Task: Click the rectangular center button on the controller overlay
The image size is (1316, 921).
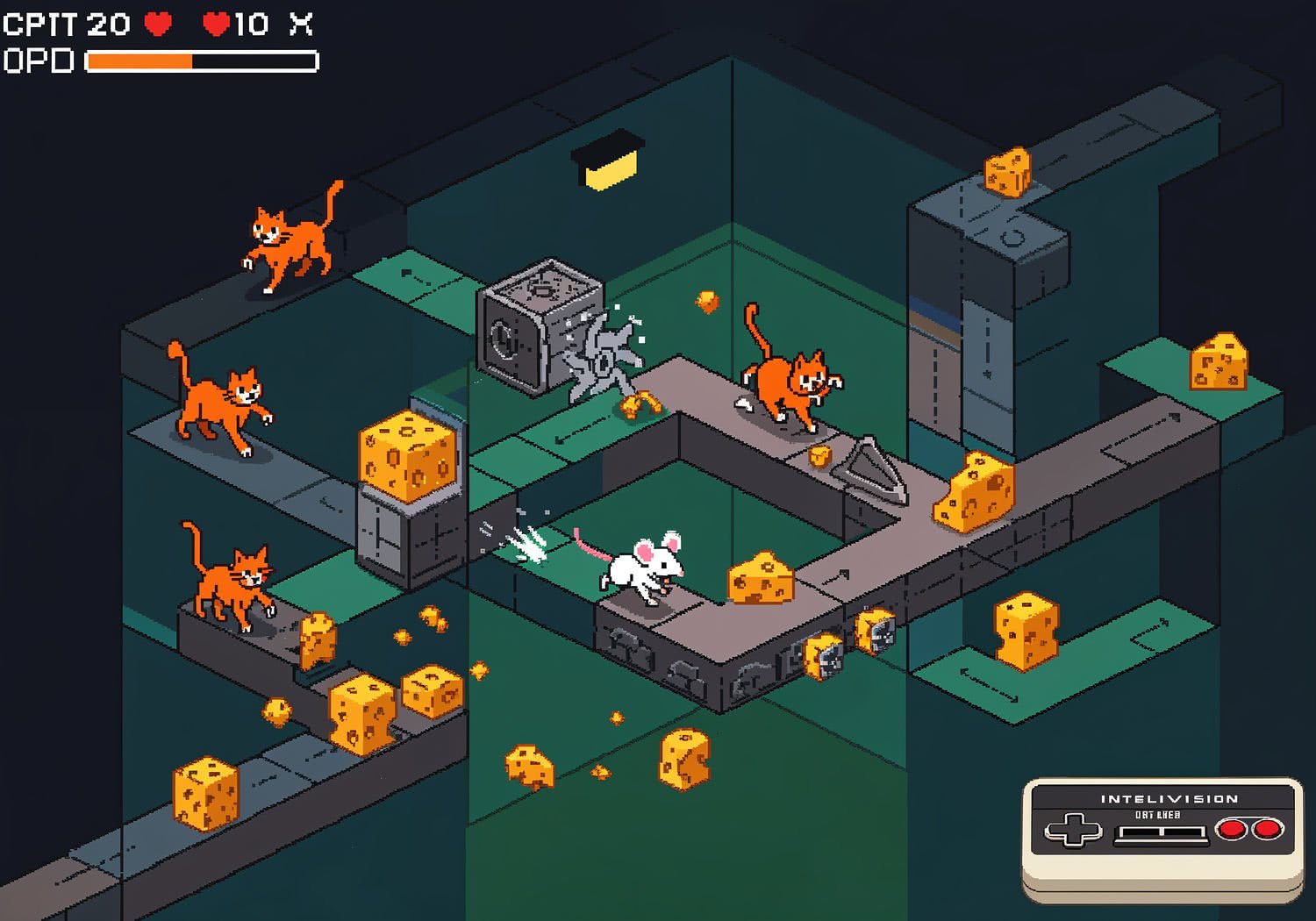Action: tap(1159, 832)
